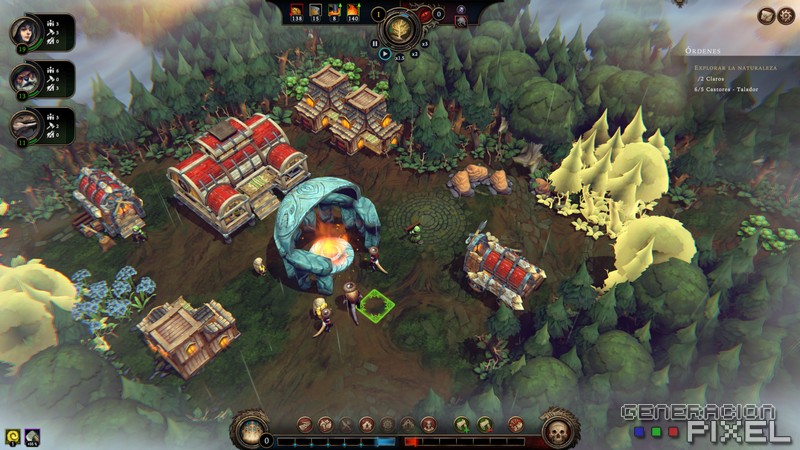Viewport: 800px width, 450px height.
Task: Set game speed to x3
Action: point(425,44)
